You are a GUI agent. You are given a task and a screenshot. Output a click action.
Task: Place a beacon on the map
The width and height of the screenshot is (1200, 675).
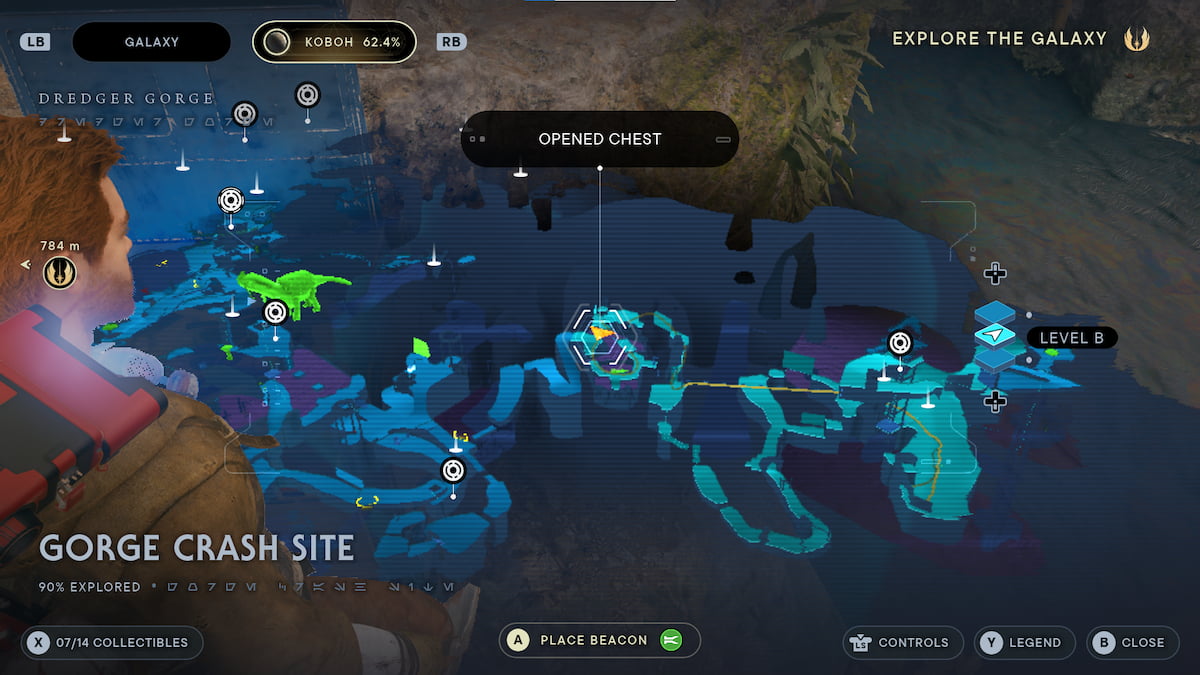[x=599, y=640]
